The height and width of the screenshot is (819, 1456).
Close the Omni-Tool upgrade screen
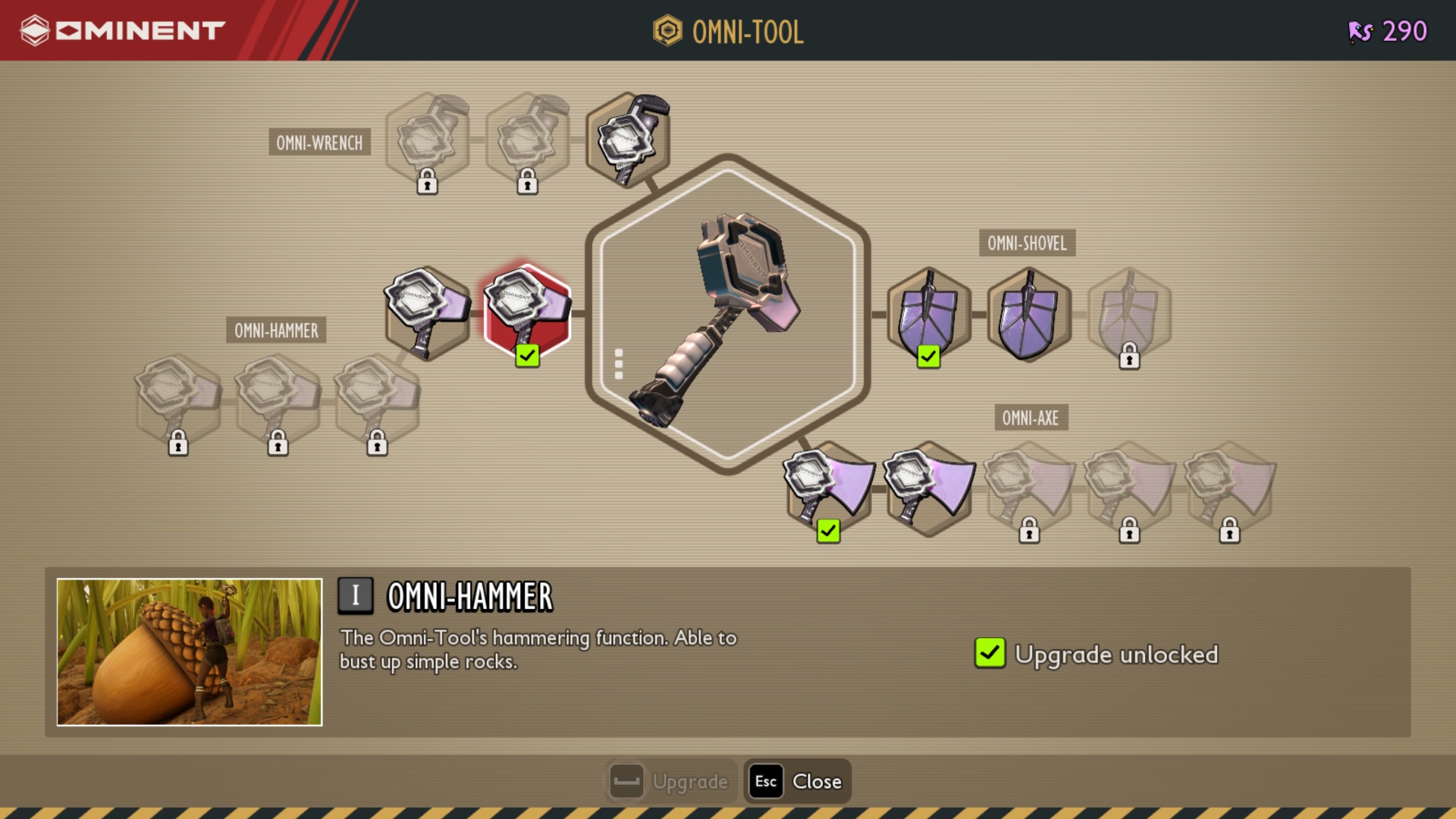tap(798, 781)
